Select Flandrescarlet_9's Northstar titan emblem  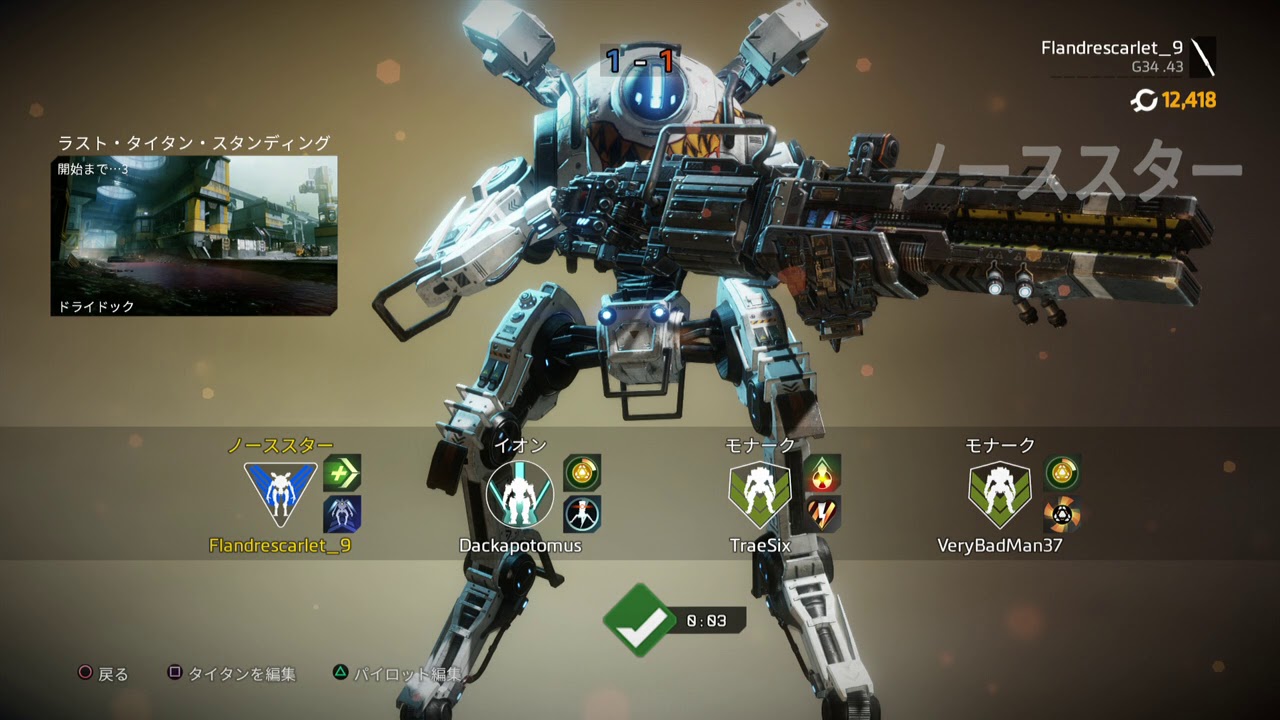tap(280, 494)
